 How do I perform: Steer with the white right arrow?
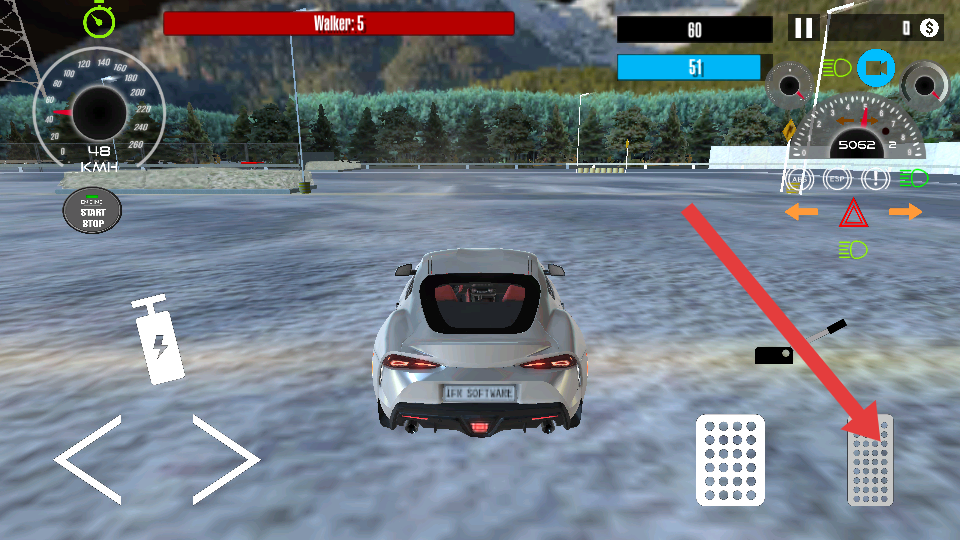pyautogui.click(x=226, y=459)
